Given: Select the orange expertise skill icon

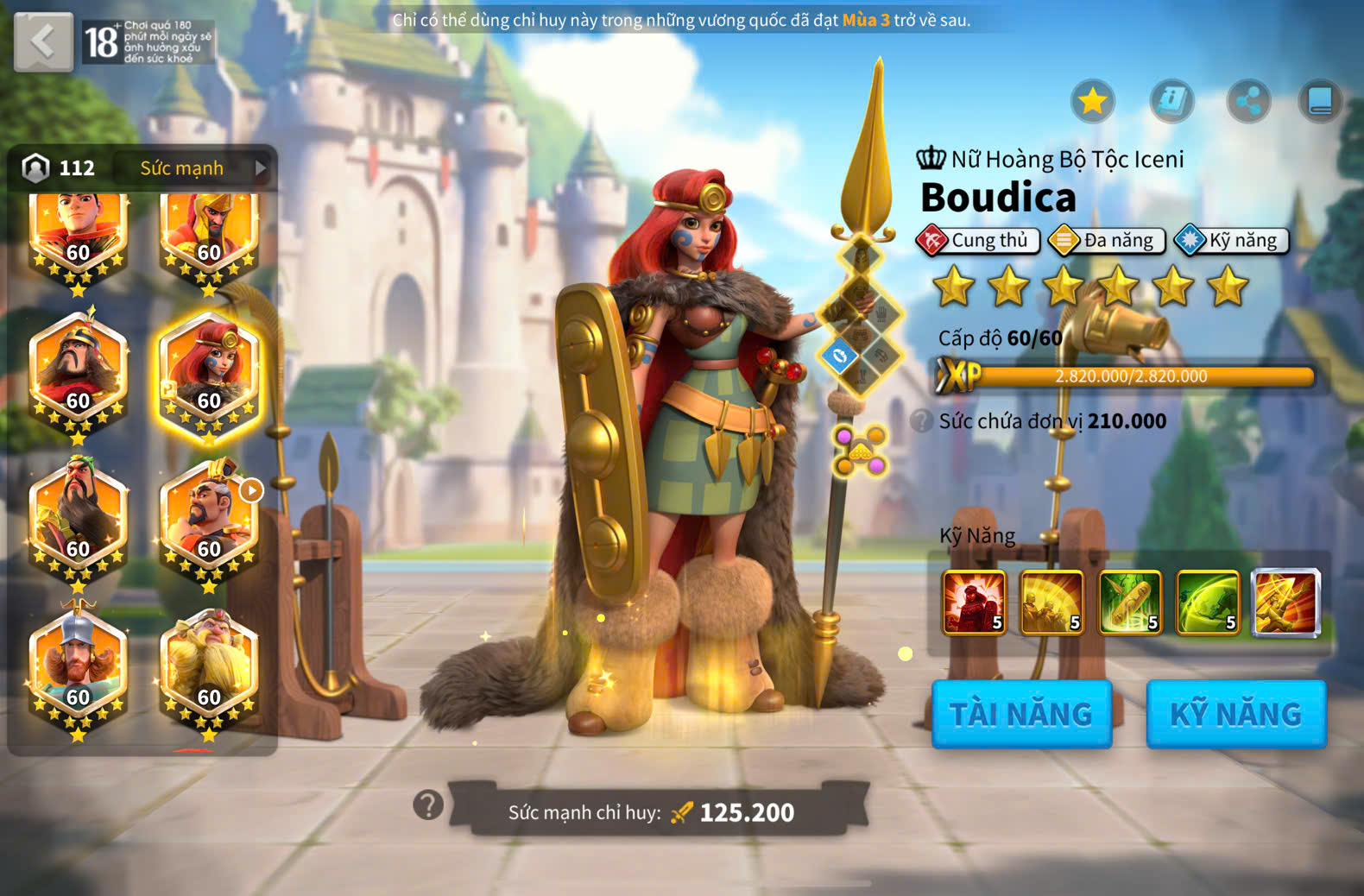Looking at the screenshot, I should click(1286, 603).
